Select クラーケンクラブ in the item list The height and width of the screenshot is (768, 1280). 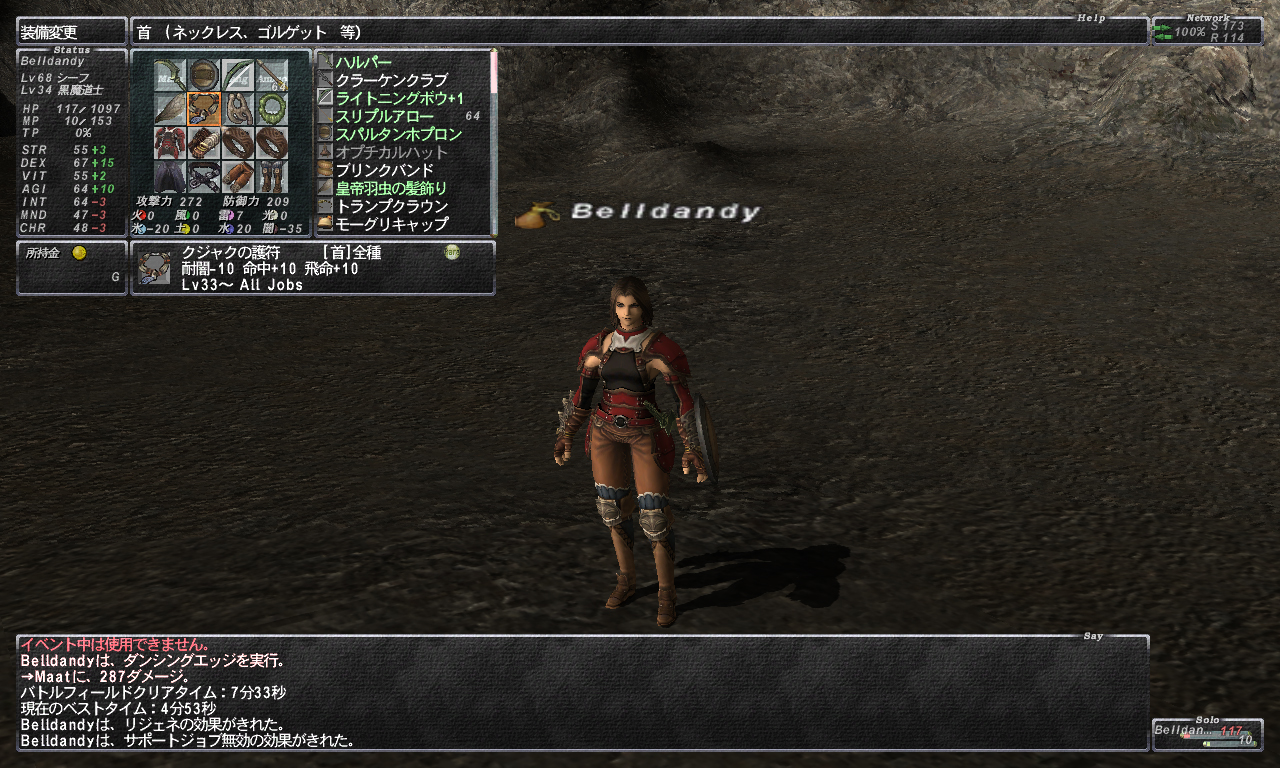coord(391,80)
